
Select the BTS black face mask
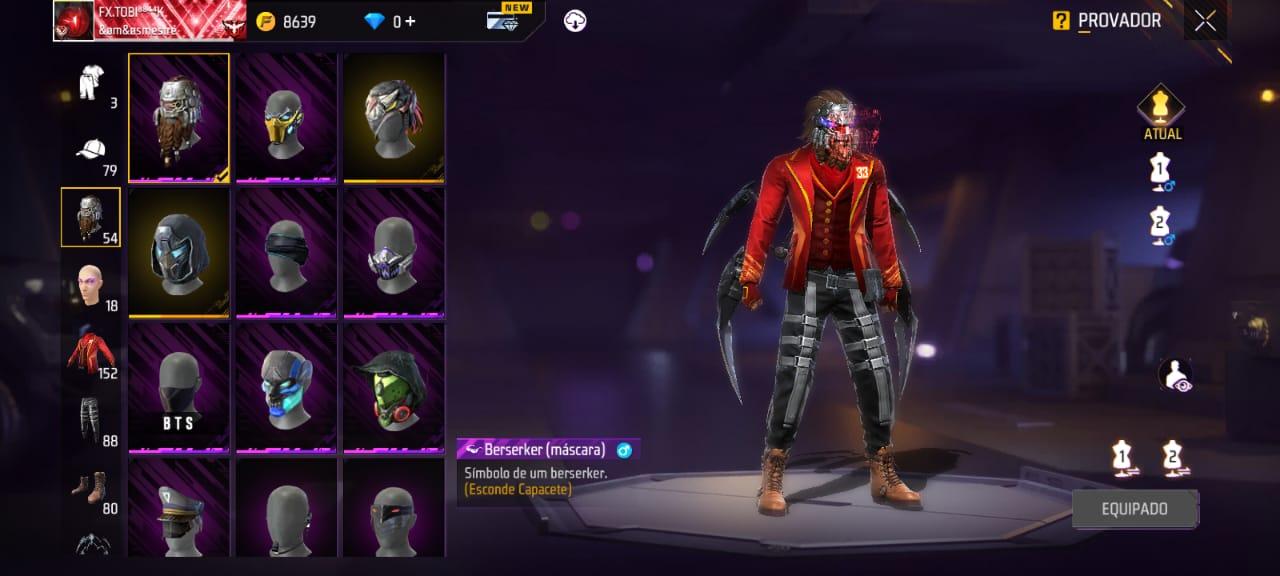coord(179,388)
